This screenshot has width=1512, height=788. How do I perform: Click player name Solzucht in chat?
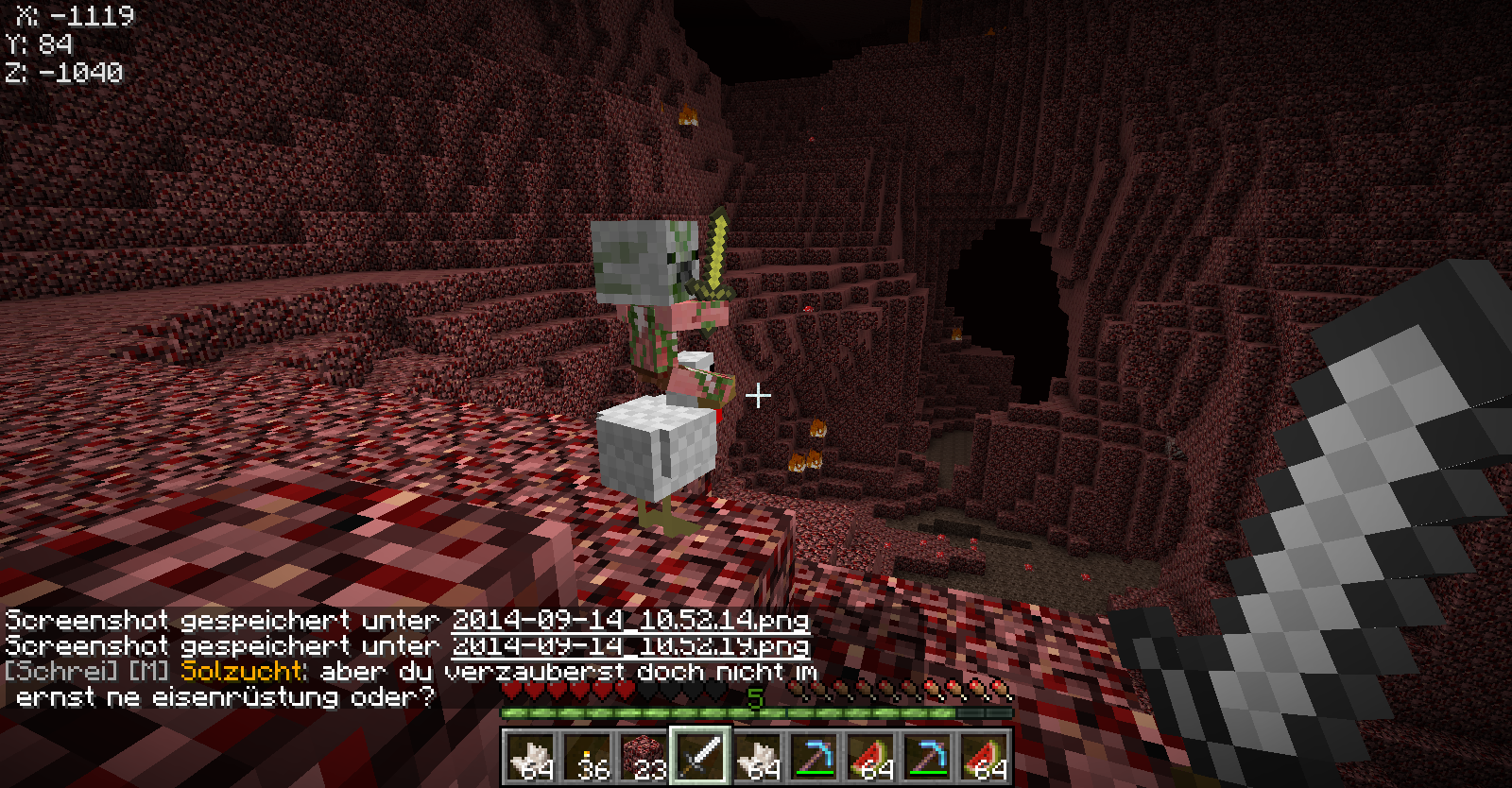click(244, 672)
